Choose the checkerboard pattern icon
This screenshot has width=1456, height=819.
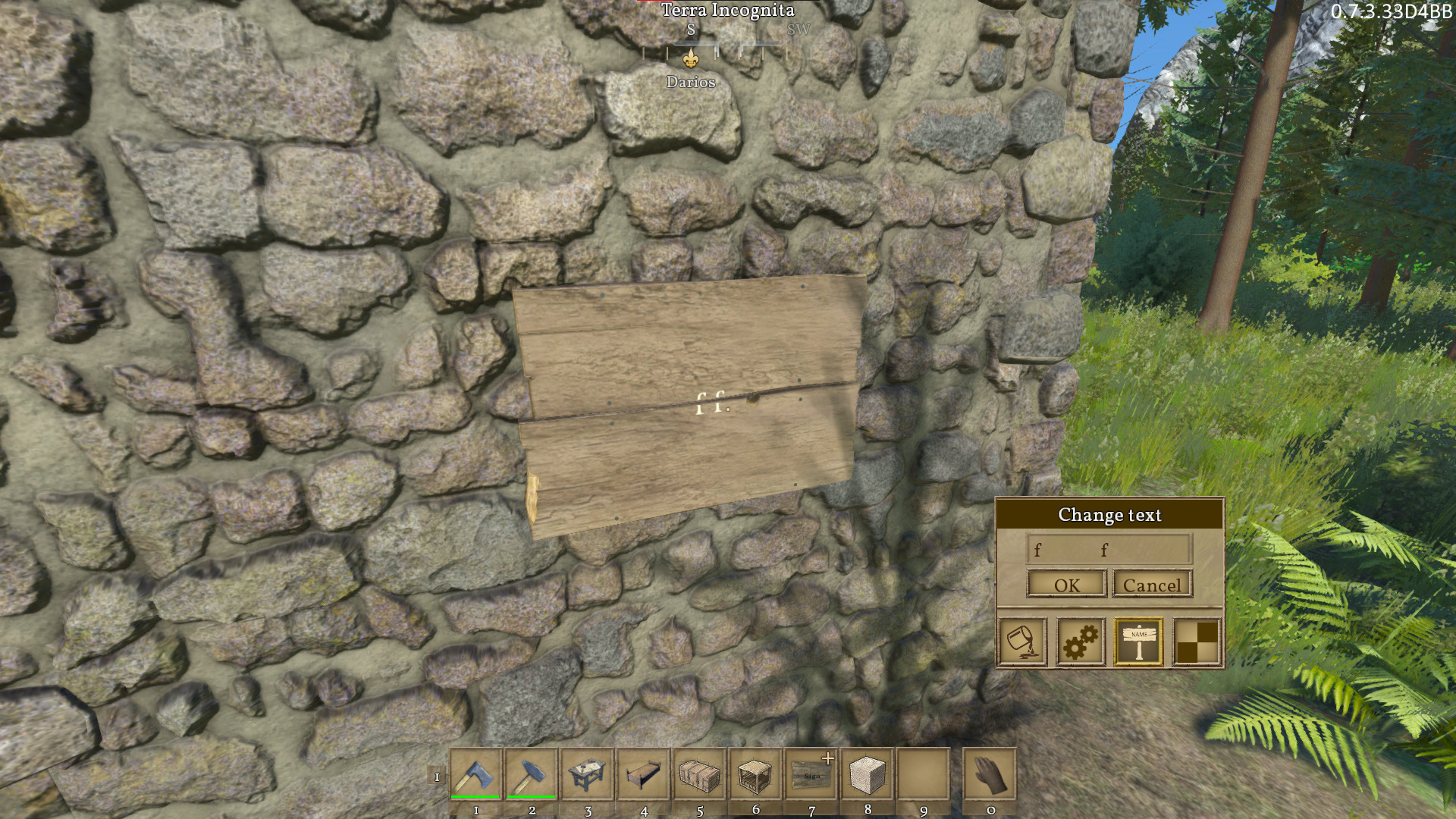[x=1197, y=642]
